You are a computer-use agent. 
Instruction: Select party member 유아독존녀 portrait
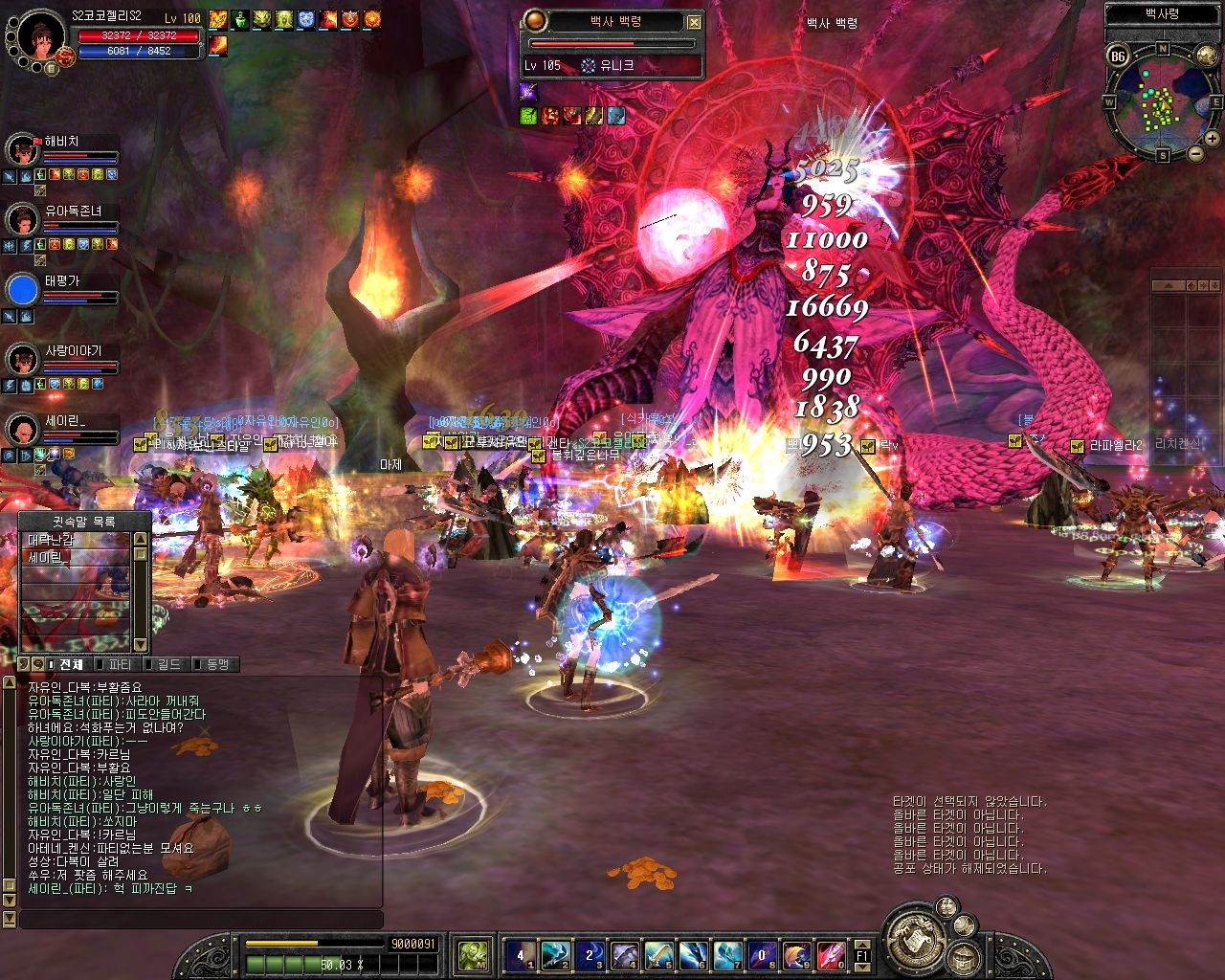(x=21, y=220)
